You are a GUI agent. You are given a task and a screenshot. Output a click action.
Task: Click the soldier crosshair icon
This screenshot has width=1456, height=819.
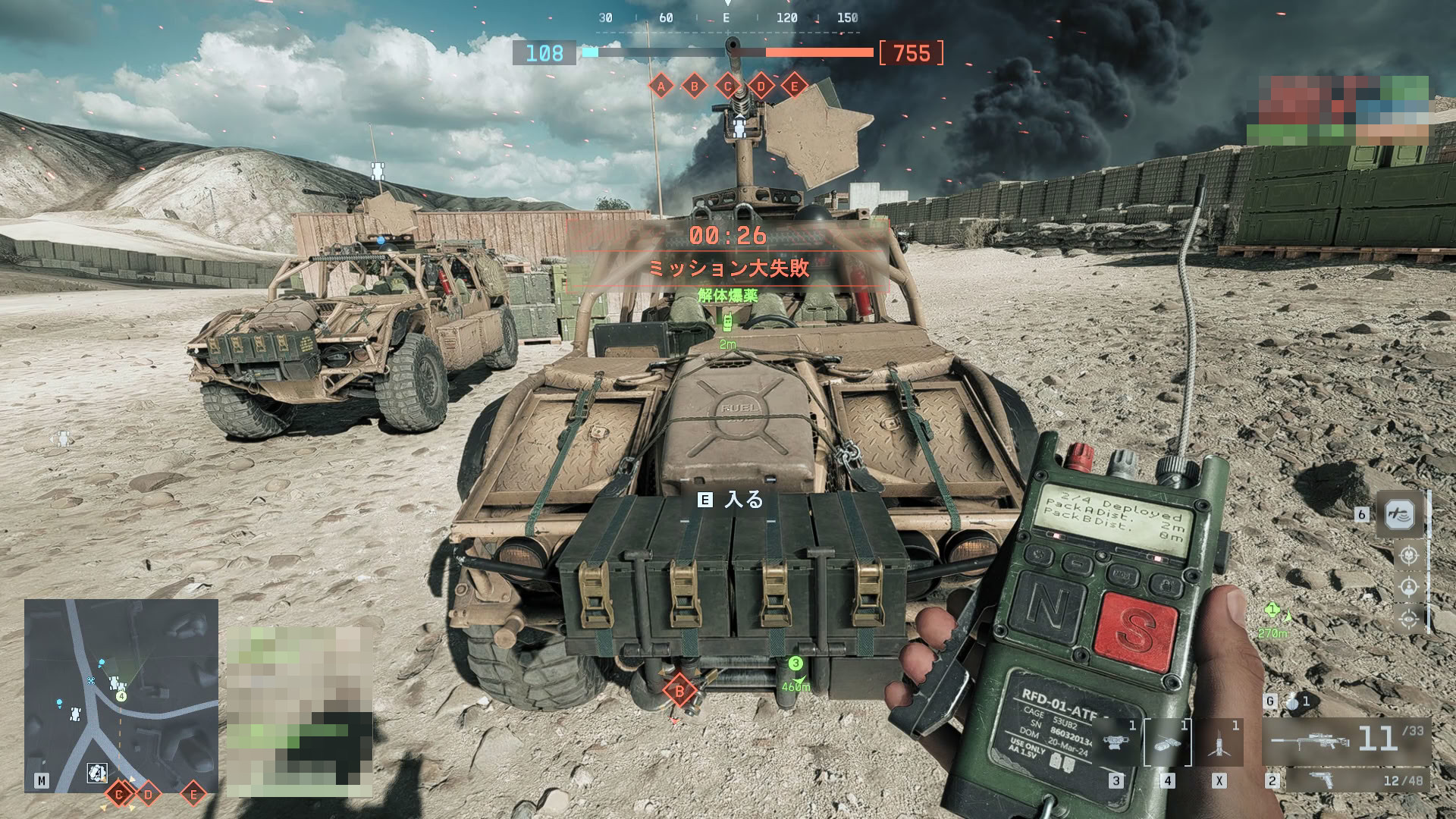point(1409,588)
